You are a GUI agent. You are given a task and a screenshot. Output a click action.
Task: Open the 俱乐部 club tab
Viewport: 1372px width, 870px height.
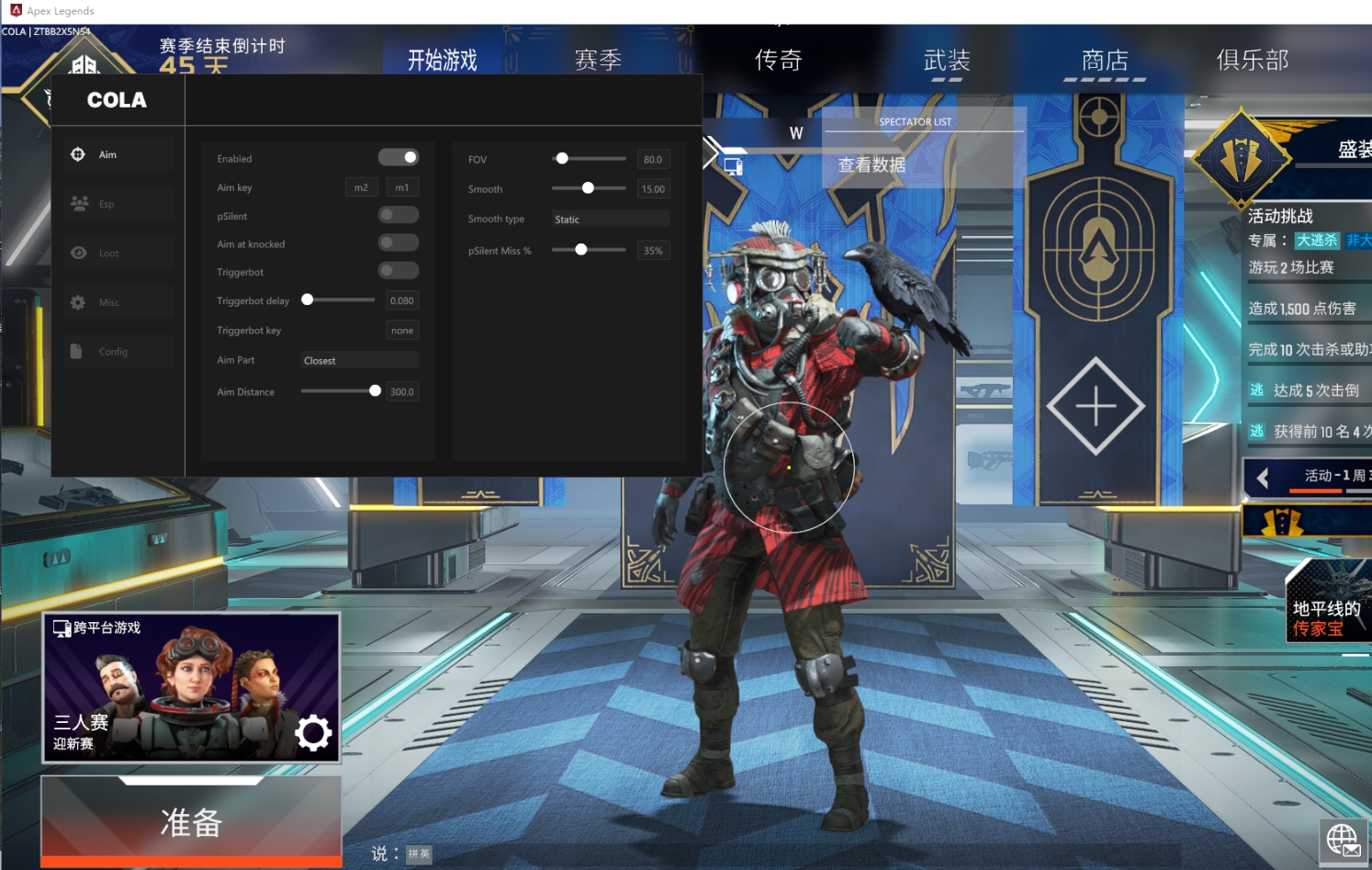1253,61
